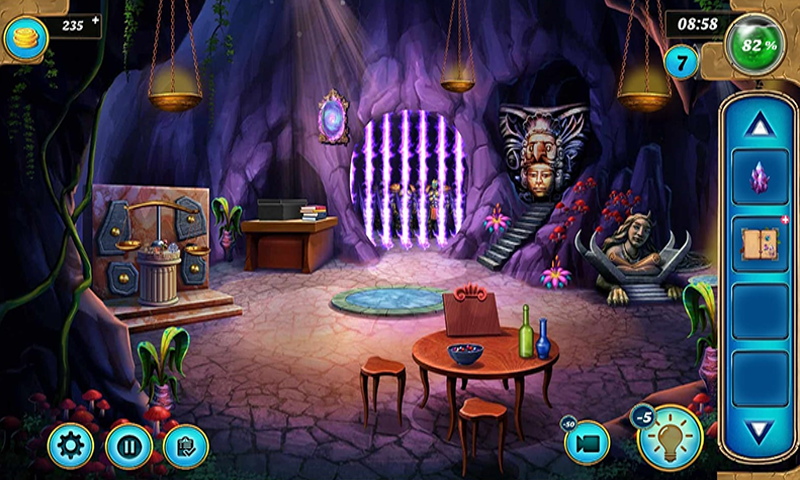Select the map scroll inventory item
The height and width of the screenshot is (480, 800).
click(760, 246)
